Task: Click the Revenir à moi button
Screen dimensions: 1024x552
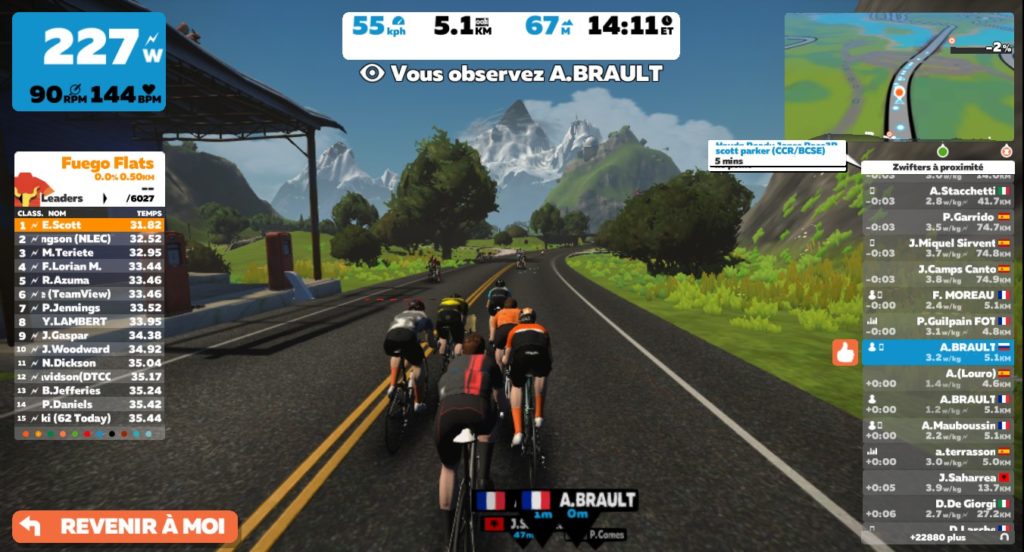Action: tap(125, 526)
